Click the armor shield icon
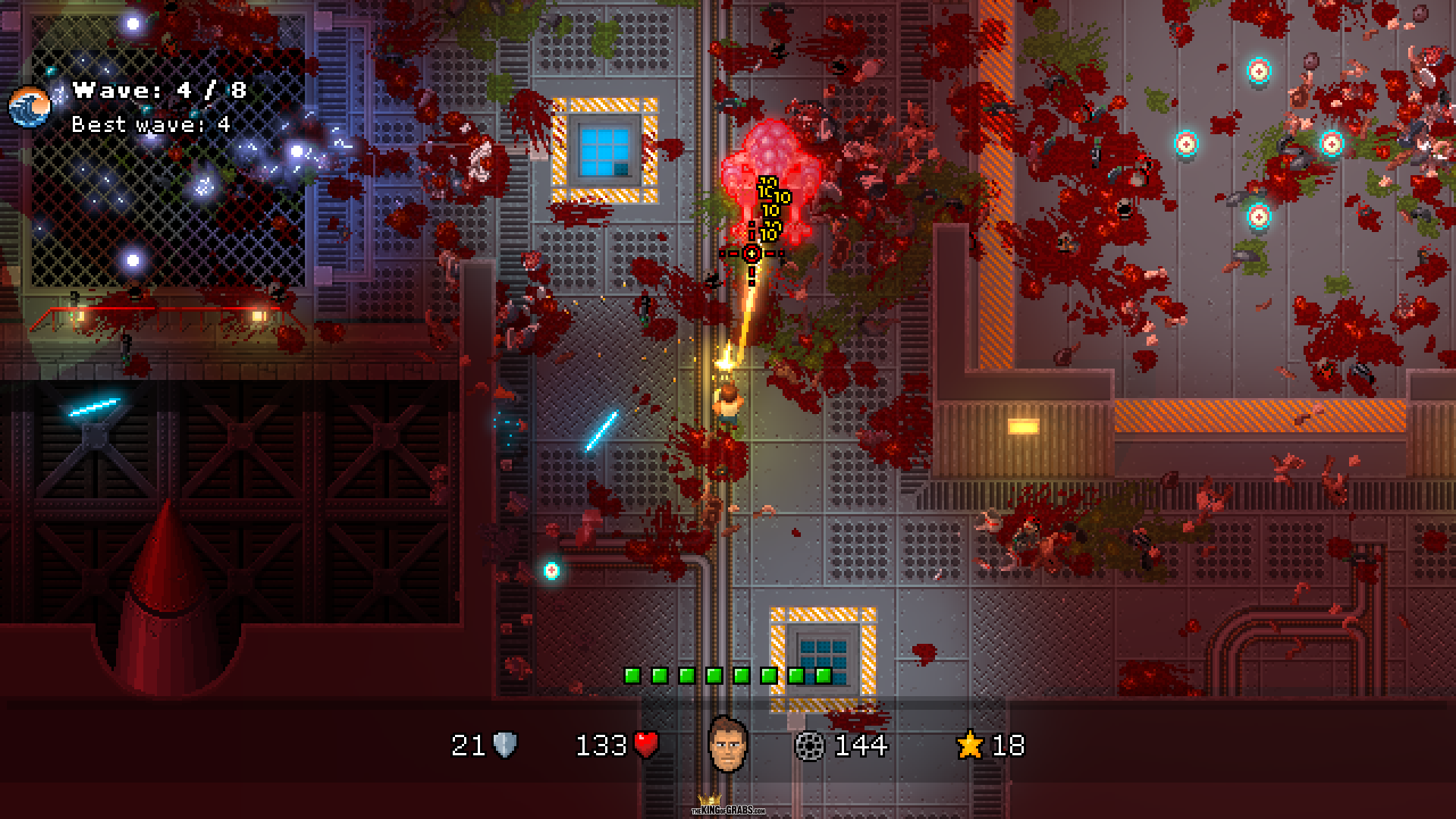The height and width of the screenshot is (819, 1456). click(505, 745)
